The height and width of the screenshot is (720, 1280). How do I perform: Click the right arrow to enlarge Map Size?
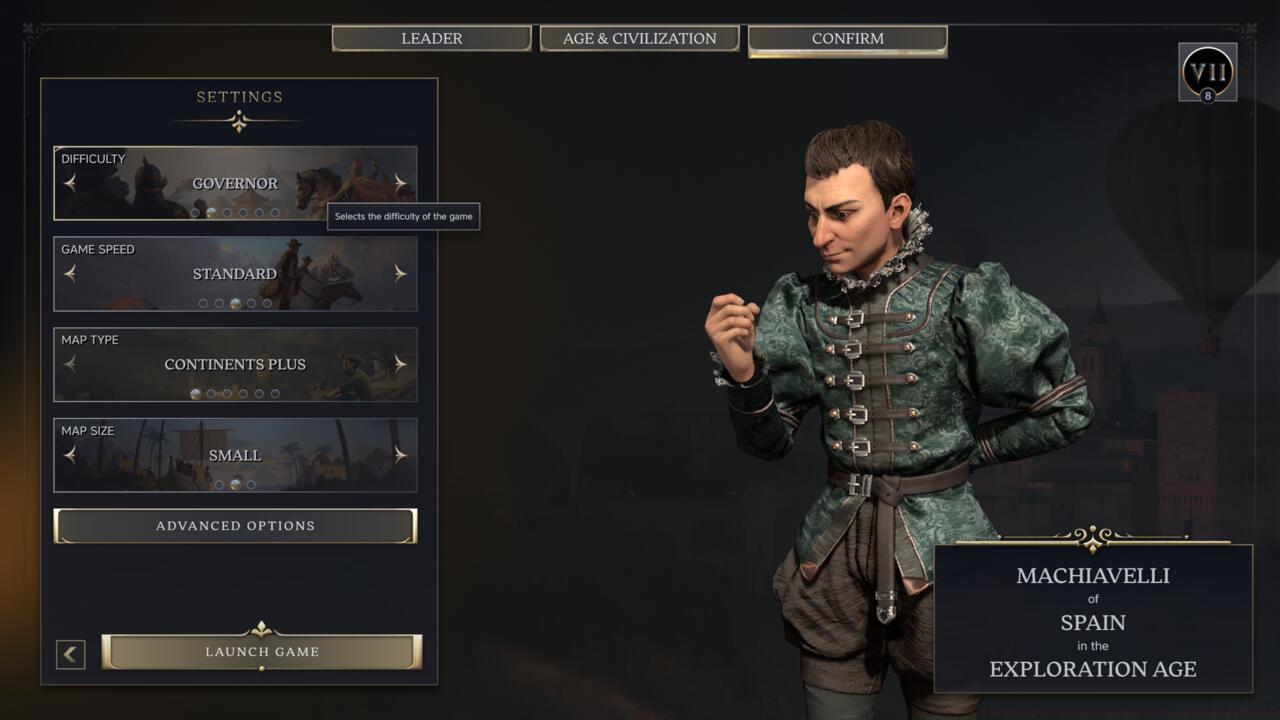pos(400,454)
